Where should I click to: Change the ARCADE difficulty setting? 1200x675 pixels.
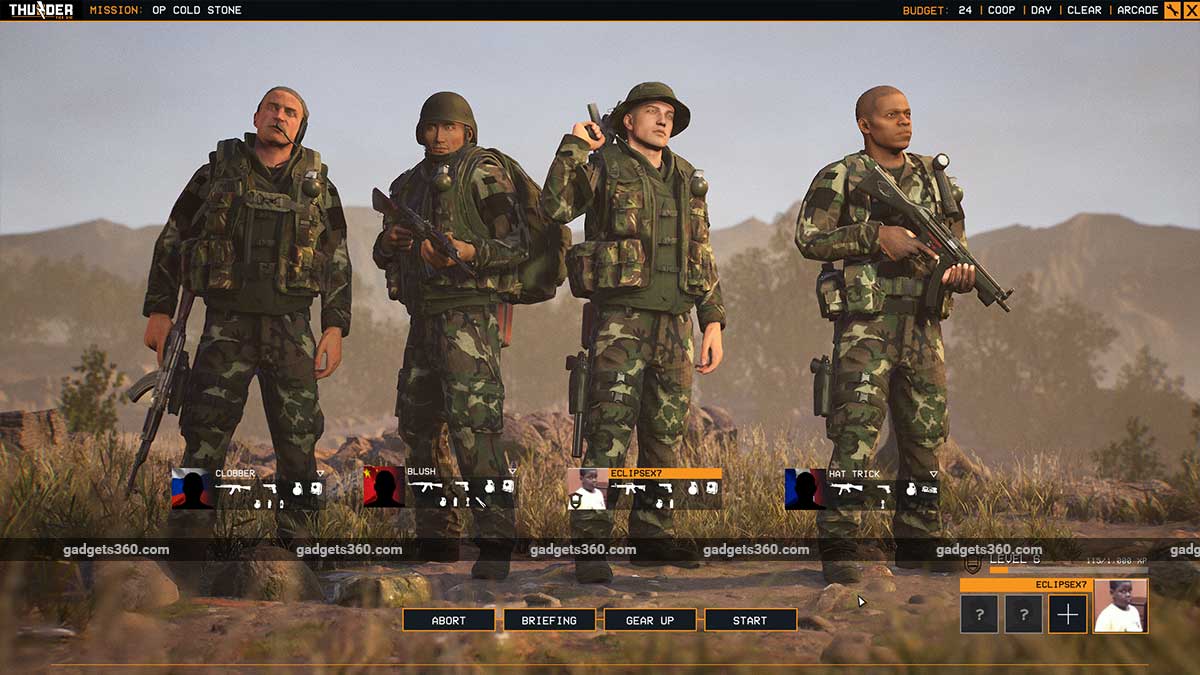point(1137,10)
